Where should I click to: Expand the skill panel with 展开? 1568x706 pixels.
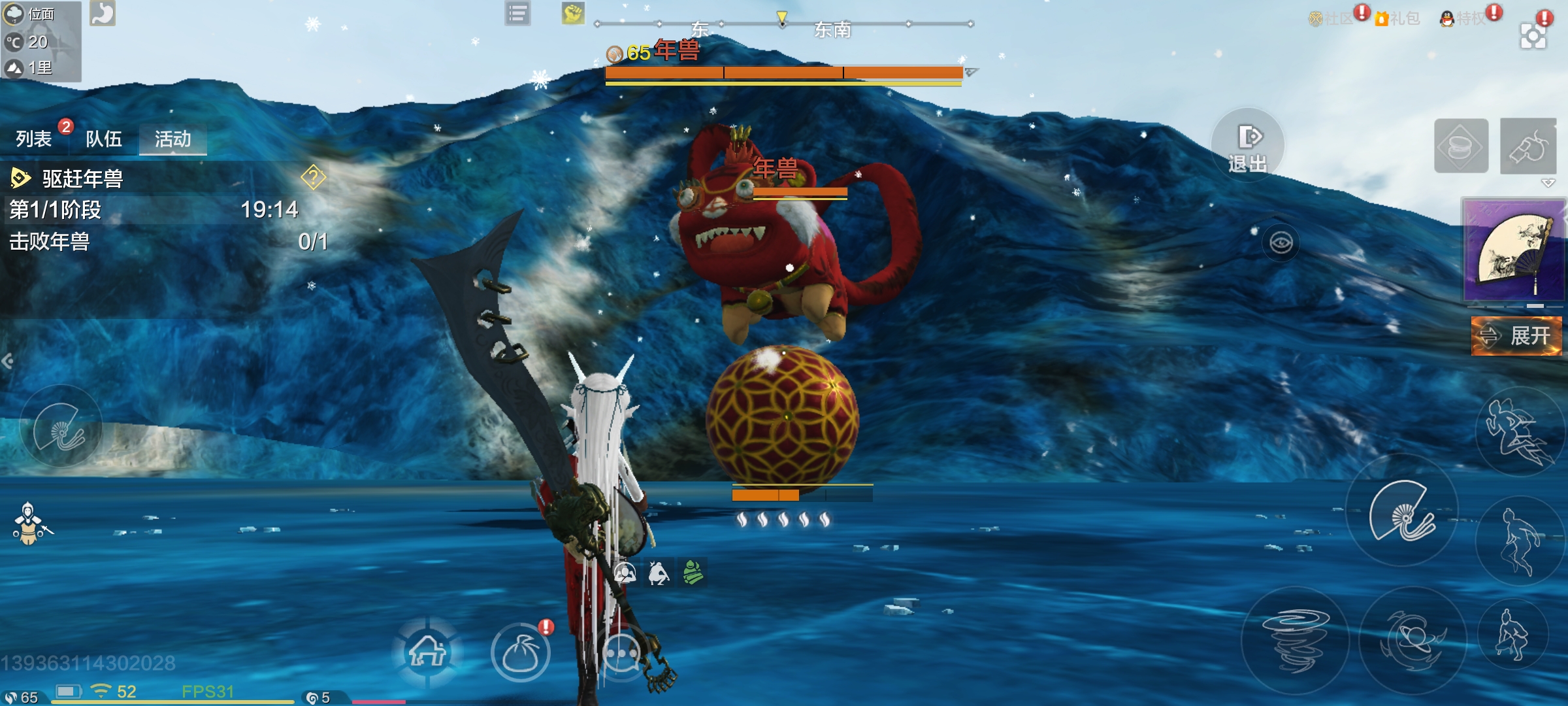tap(1516, 336)
